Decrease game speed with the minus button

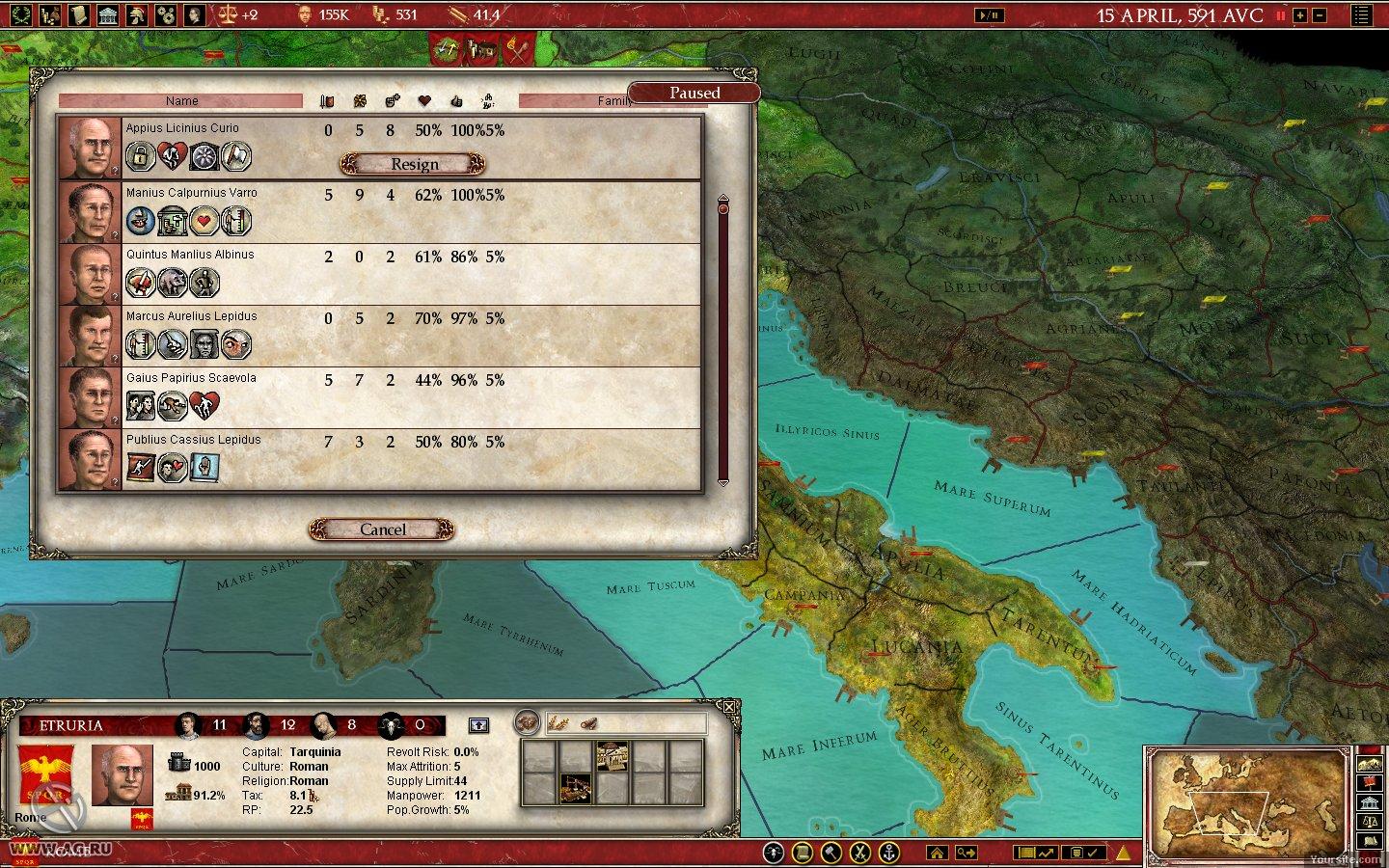pos(1320,15)
